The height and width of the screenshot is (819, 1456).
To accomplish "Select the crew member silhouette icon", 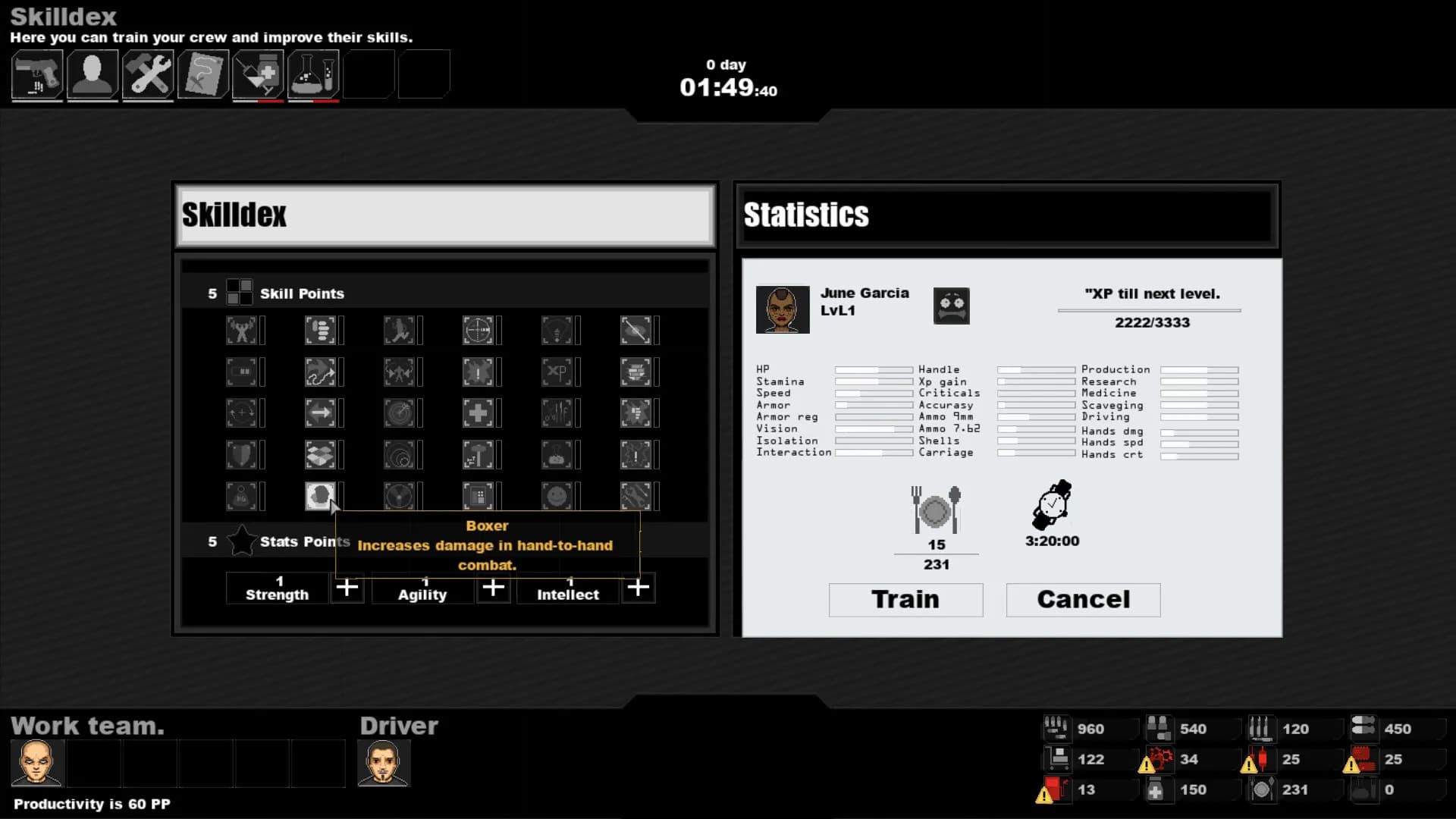I will tap(92, 74).
